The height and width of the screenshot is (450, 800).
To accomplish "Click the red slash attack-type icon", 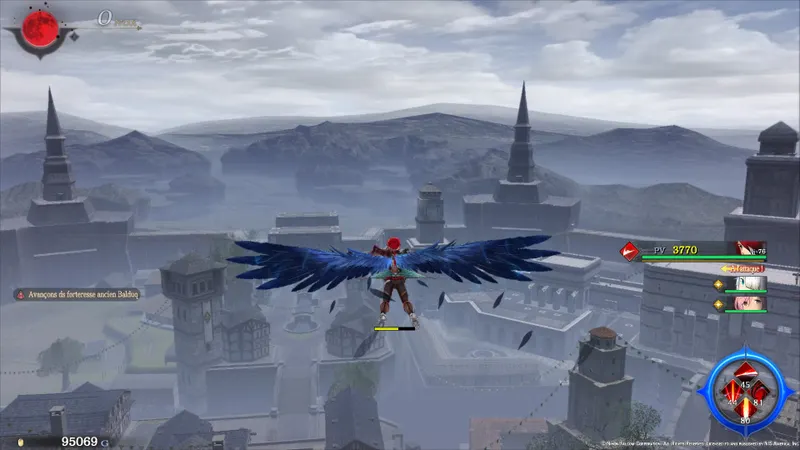I will coord(628,250).
